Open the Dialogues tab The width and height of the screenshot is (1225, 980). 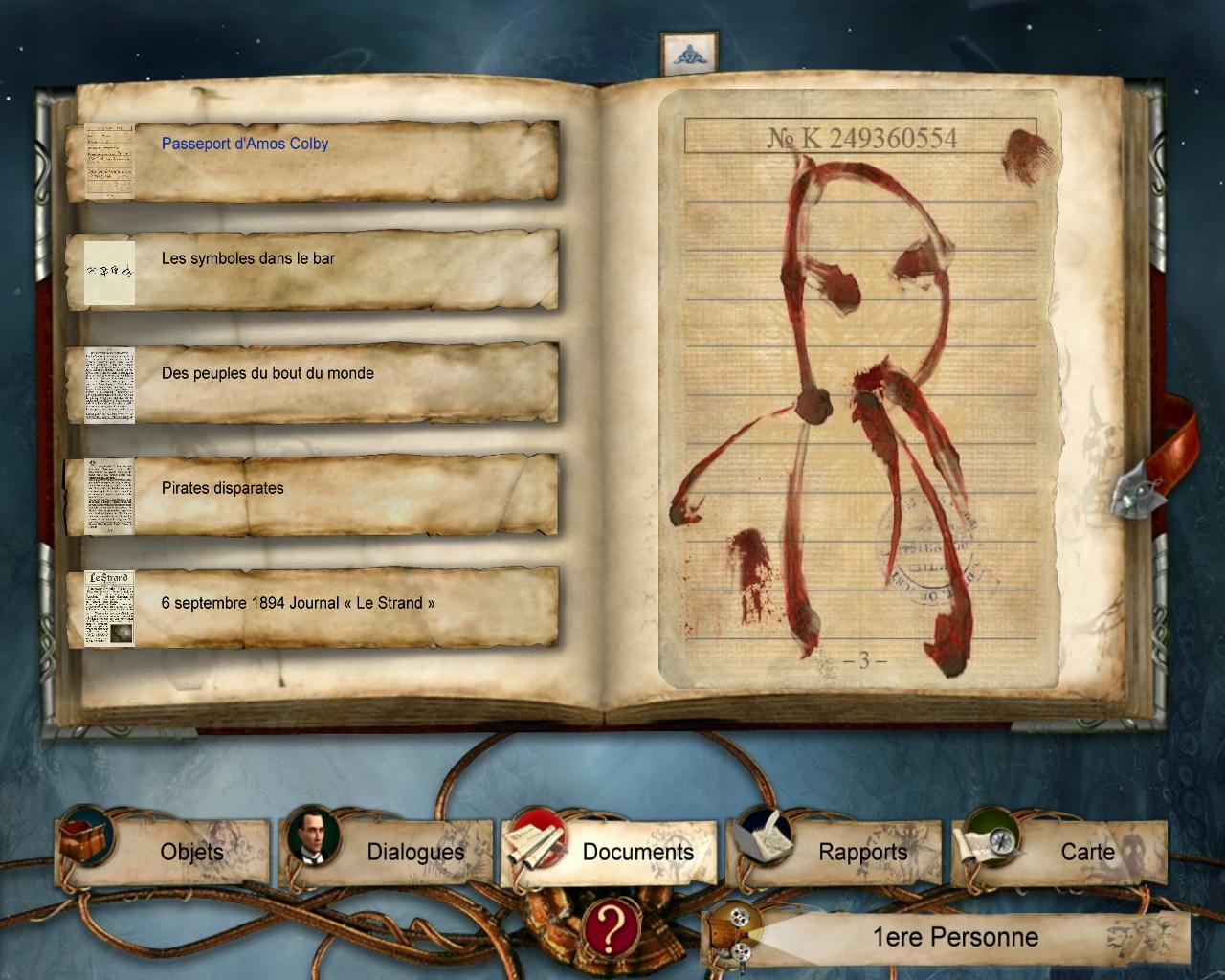tap(387, 851)
